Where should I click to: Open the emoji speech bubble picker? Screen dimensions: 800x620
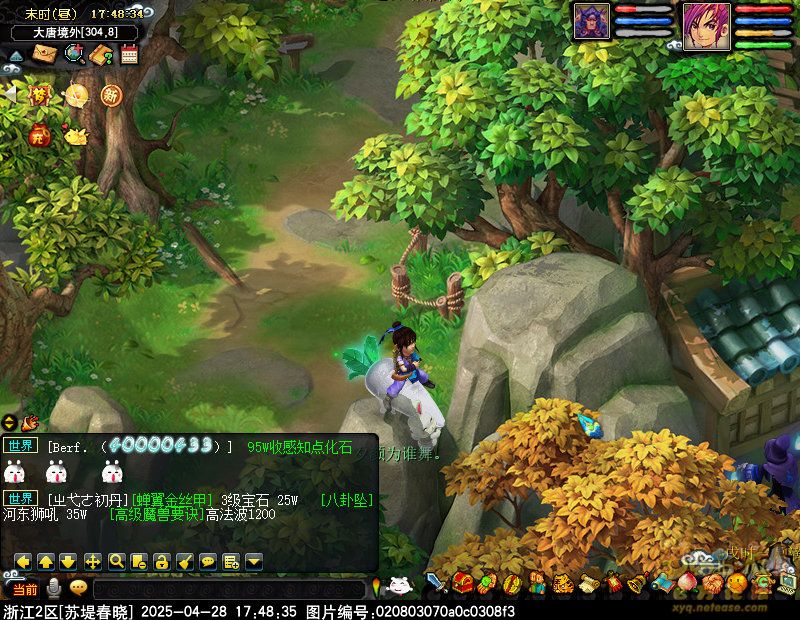78,588
